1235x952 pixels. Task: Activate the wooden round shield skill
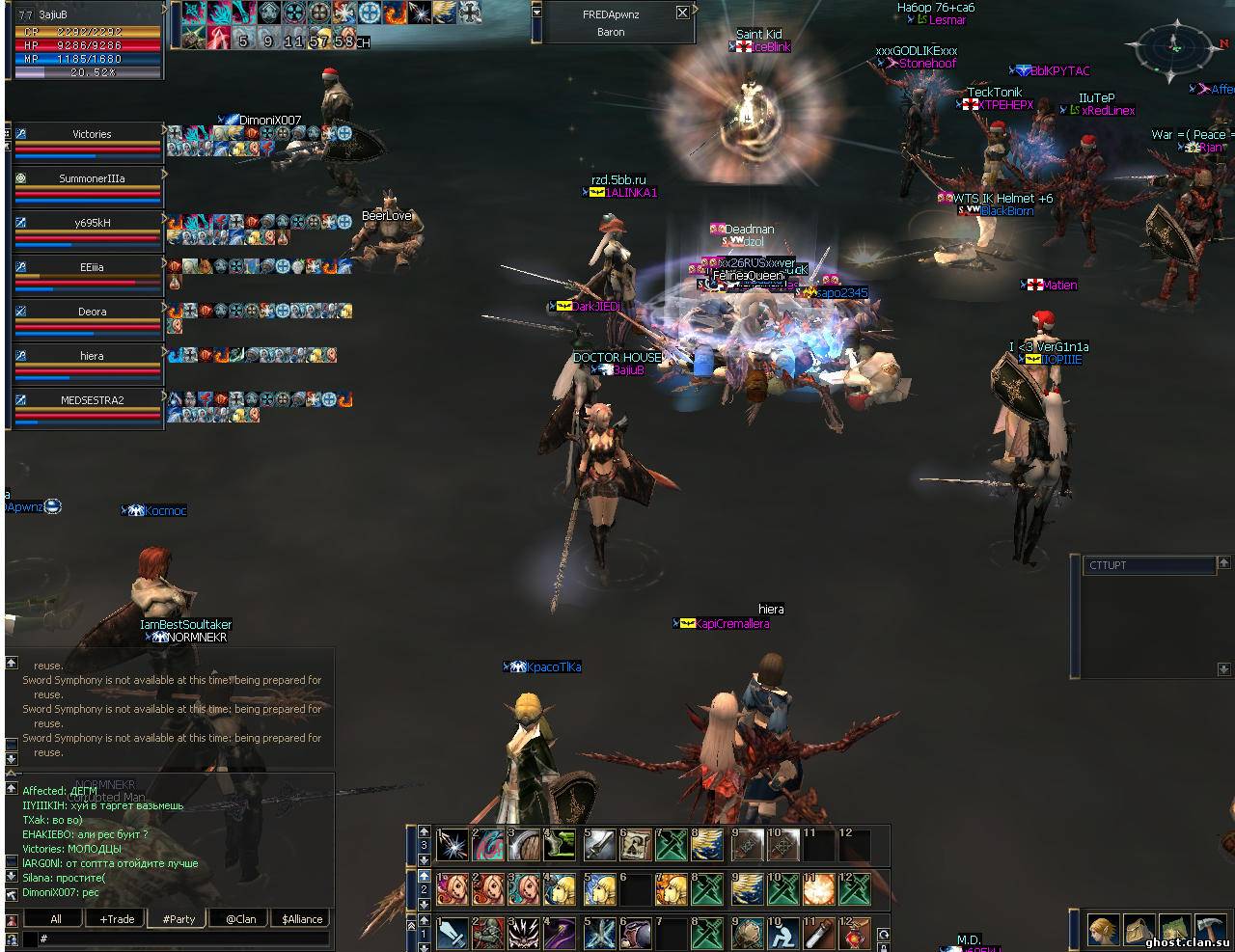524,845
